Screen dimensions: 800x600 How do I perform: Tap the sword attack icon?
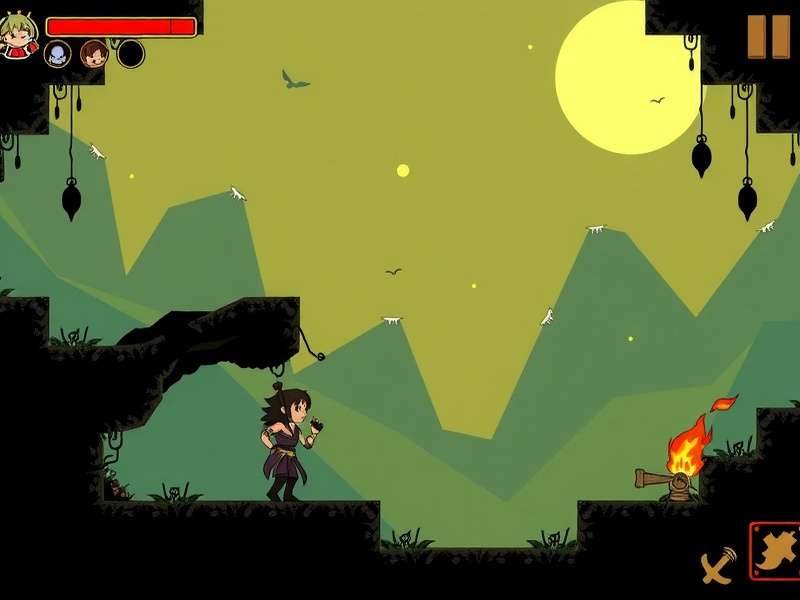coord(717,567)
